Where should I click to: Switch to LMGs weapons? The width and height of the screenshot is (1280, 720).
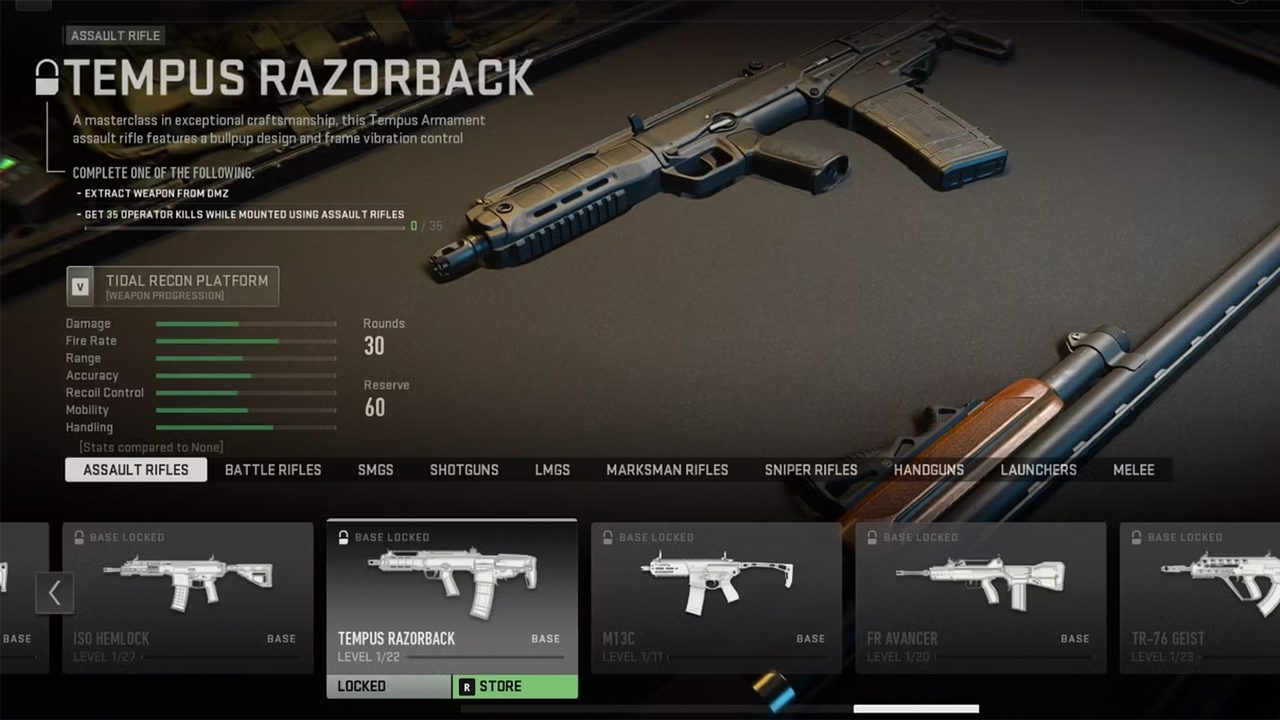552,470
